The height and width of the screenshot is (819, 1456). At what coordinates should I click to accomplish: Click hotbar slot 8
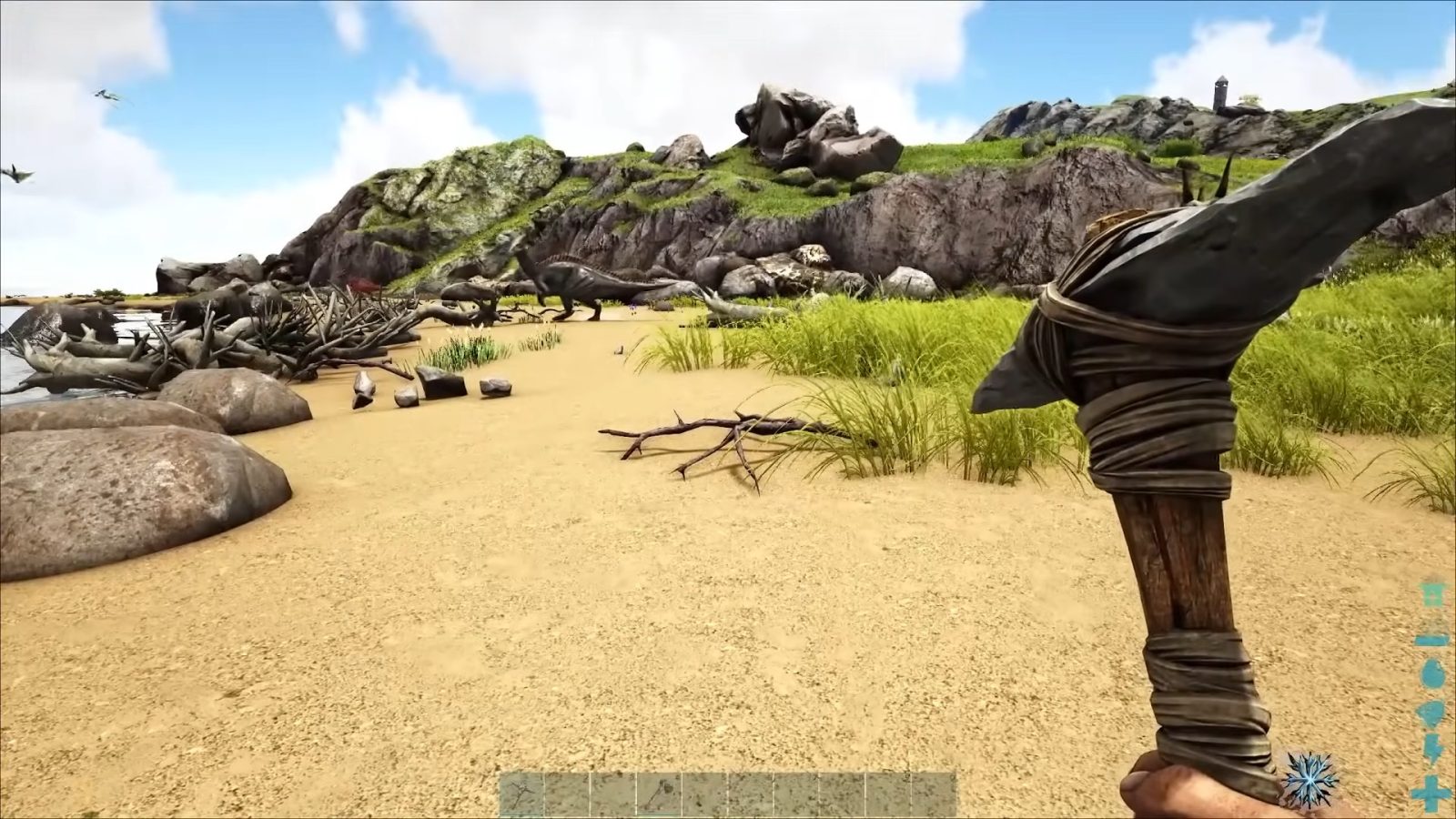pyautogui.click(x=844, y=790)
